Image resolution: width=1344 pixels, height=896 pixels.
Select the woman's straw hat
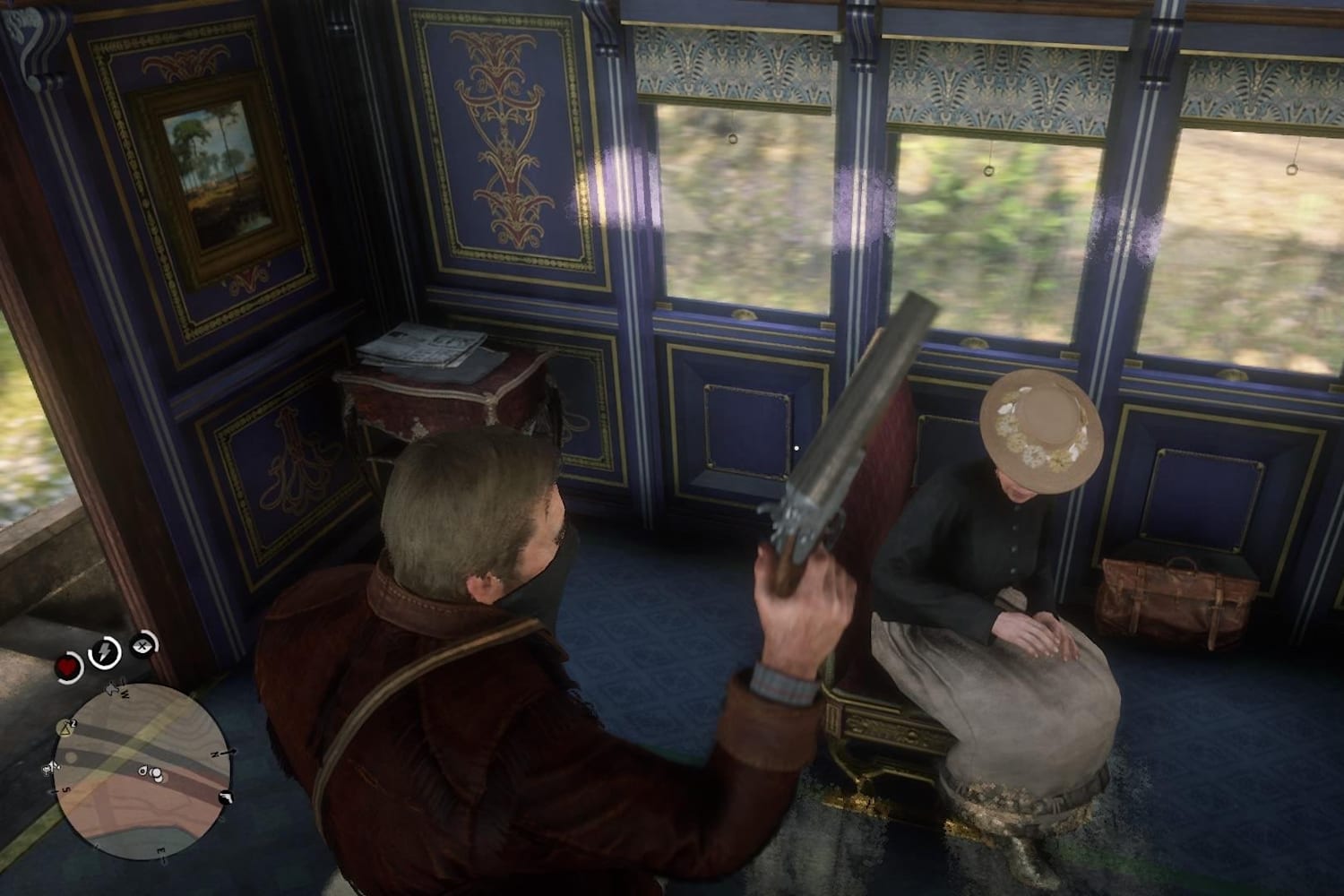point(1039,427)
